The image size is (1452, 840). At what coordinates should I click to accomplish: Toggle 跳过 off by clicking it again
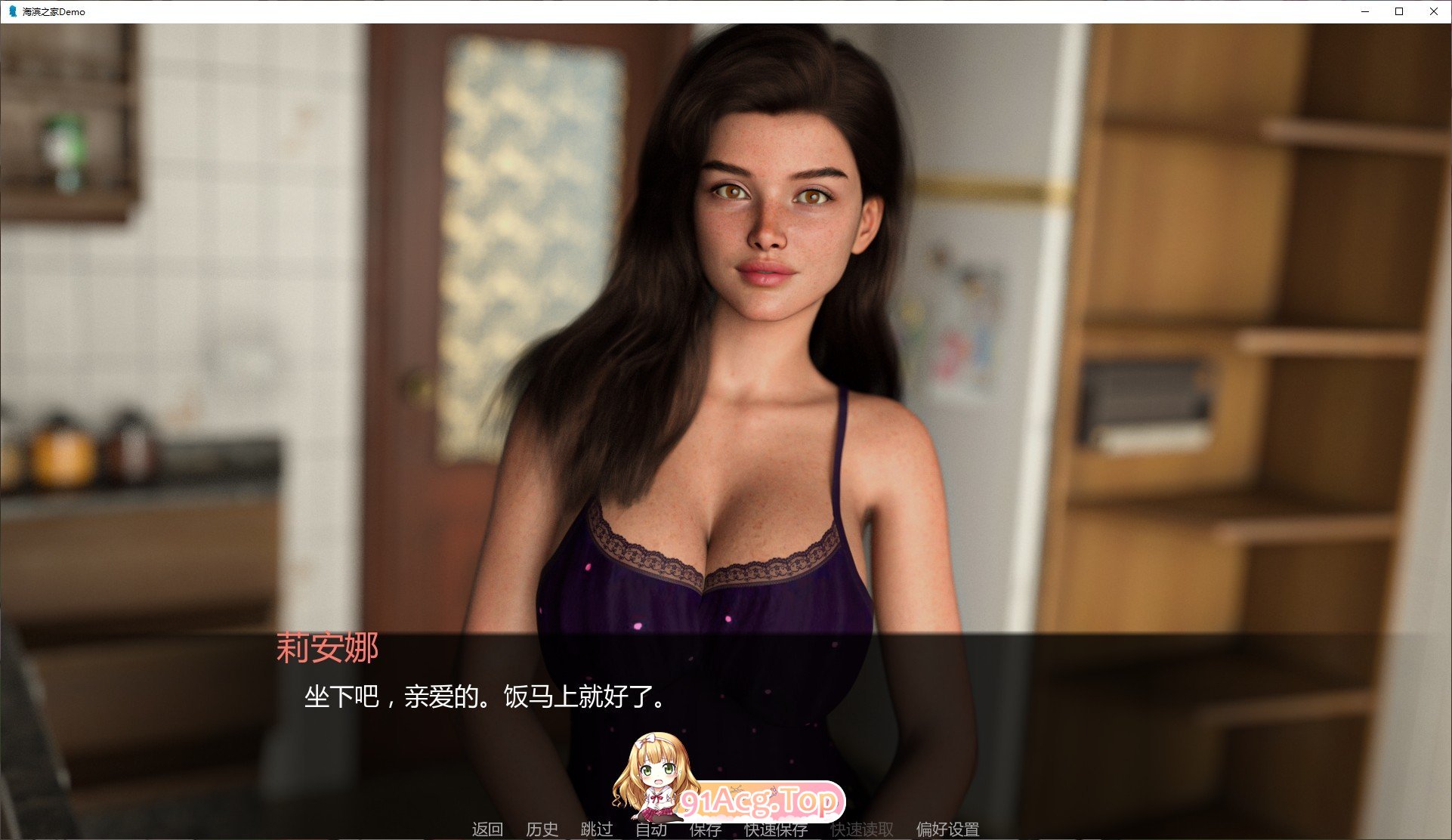pos(596,829)
